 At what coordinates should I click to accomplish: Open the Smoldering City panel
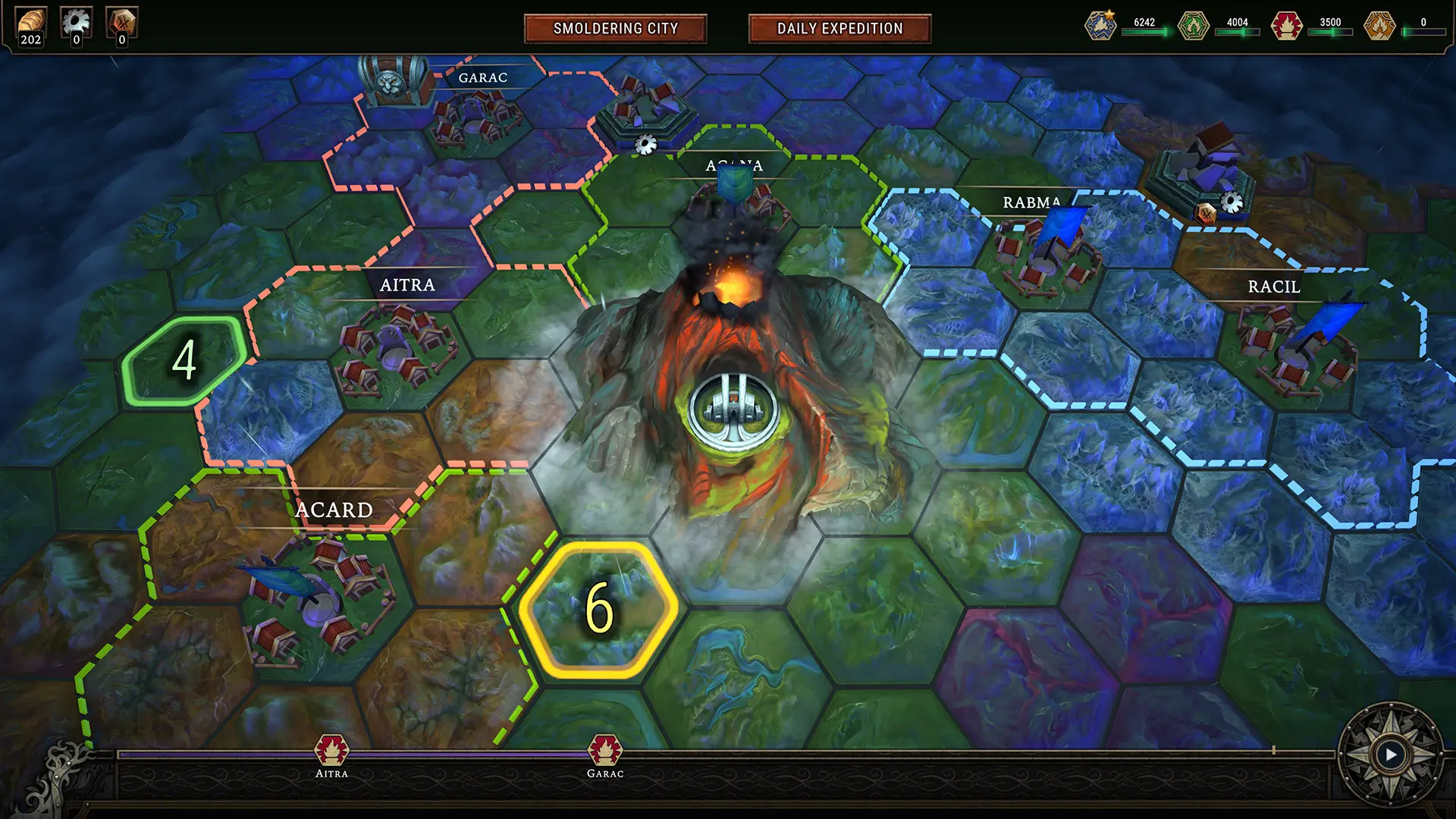(615, 29)
